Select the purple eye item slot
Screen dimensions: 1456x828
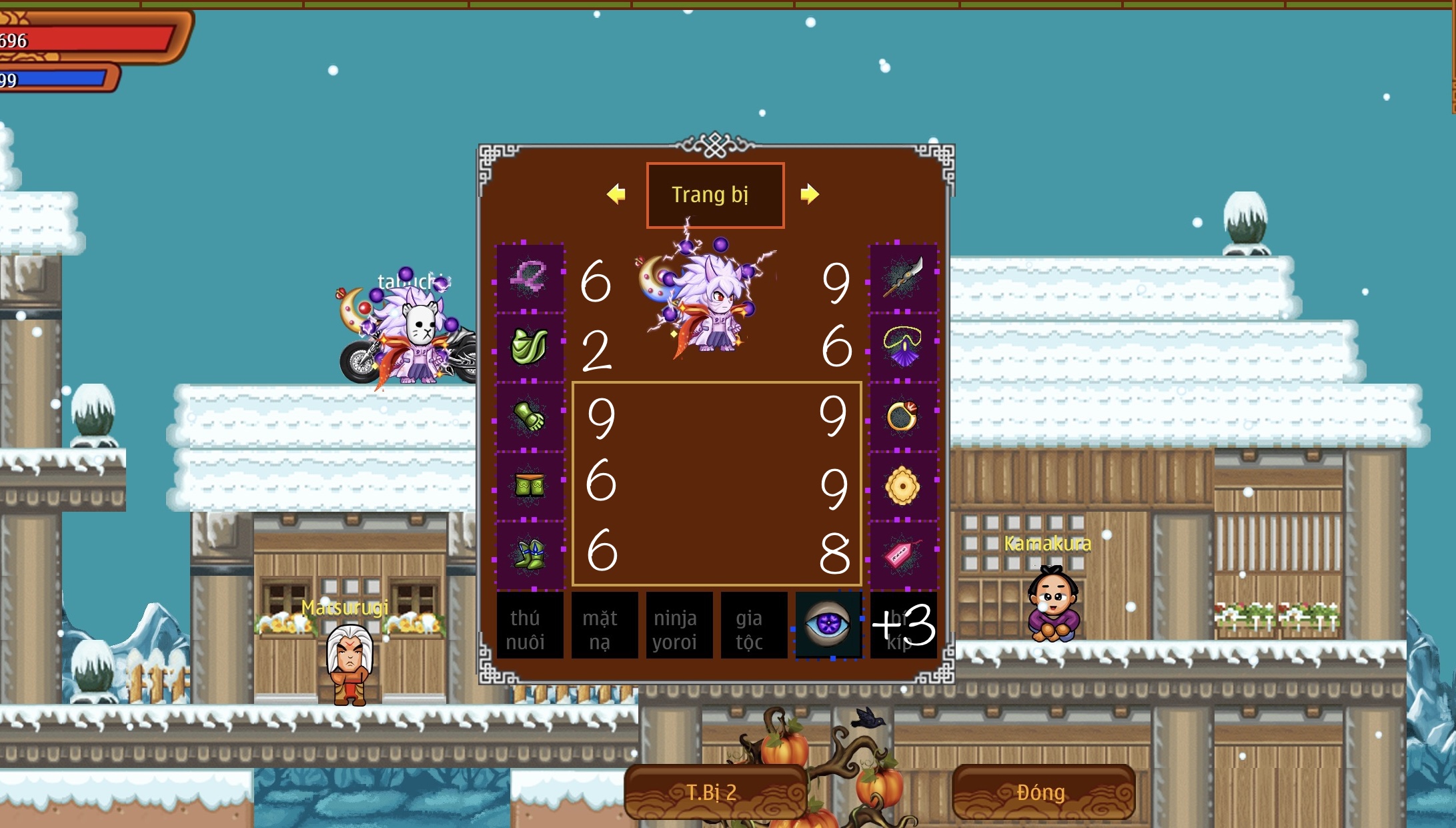click(x=828, y=626)
